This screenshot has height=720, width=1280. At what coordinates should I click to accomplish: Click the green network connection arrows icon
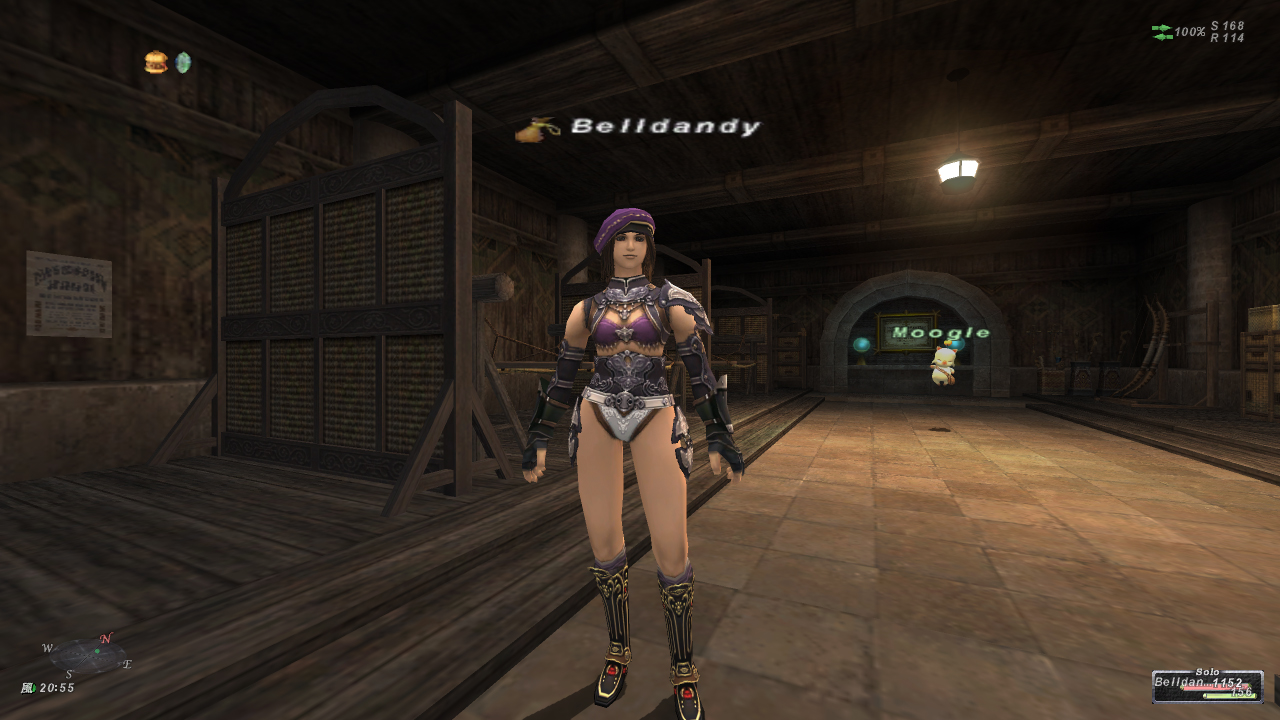[1162, 32]
